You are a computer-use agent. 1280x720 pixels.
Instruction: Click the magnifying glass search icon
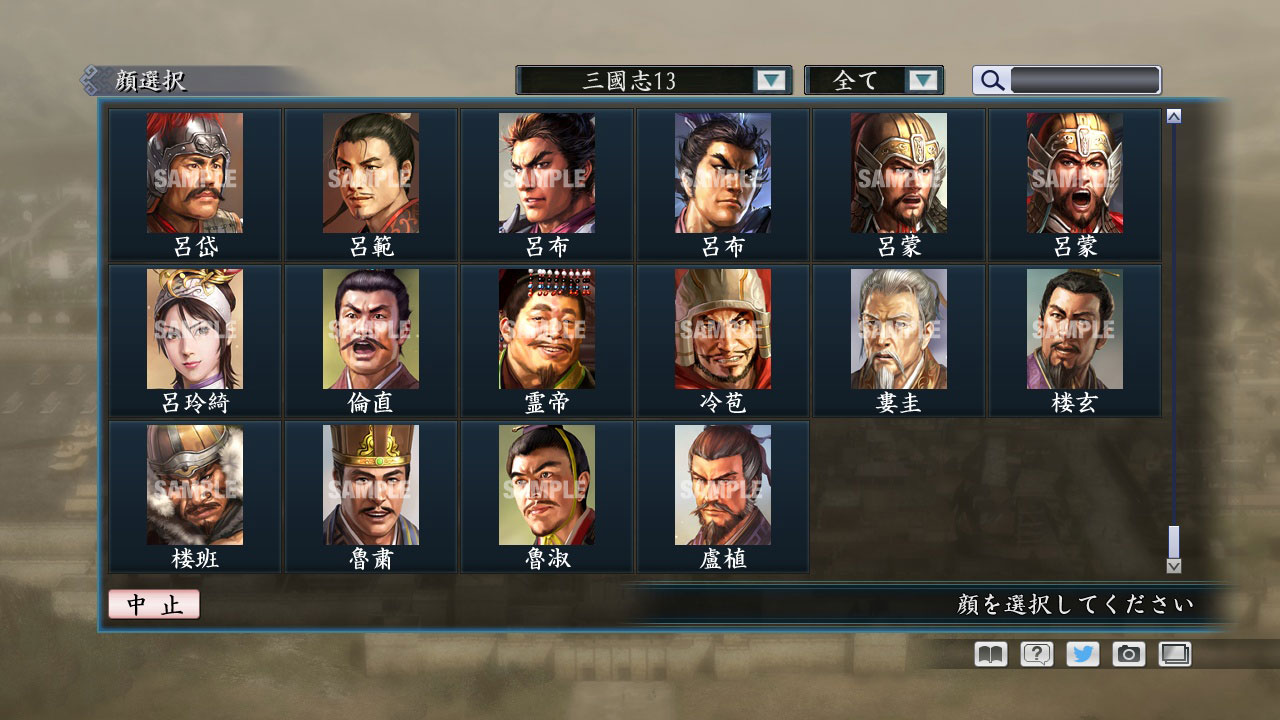990,80
